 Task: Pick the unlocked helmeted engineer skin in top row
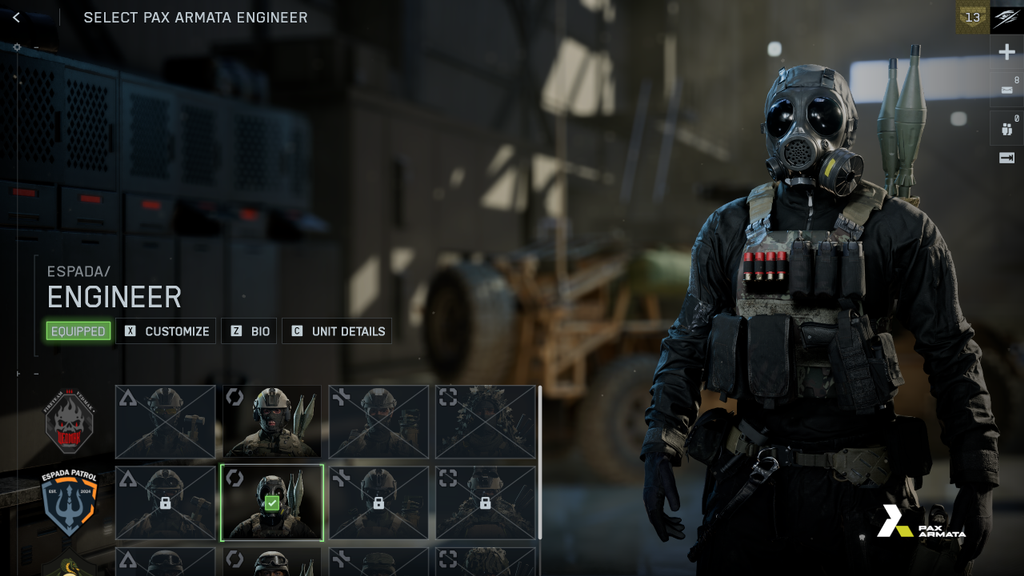(272, 421)
